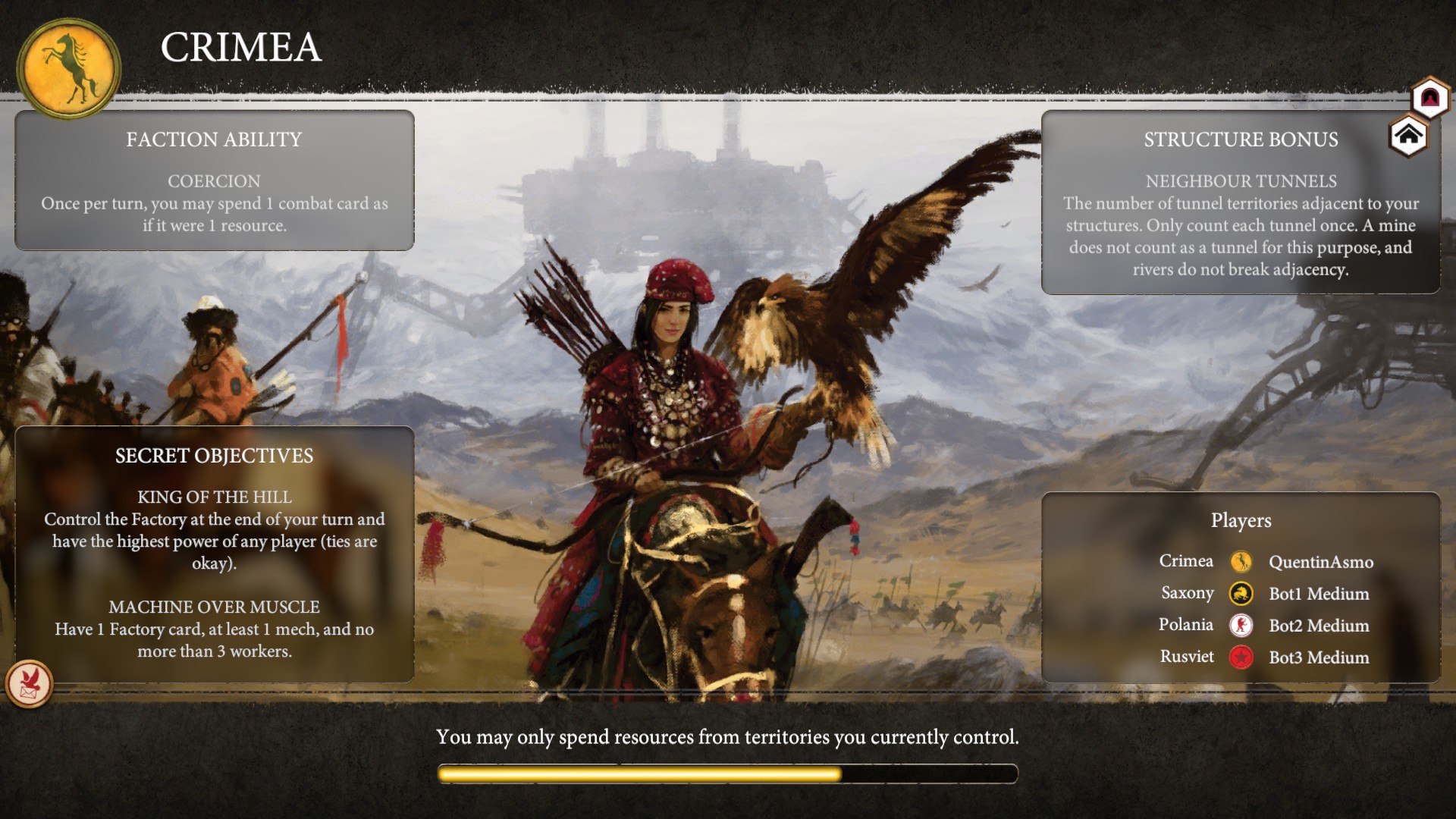Click the QuentinAsmo player name
Viewport: 1456px width, 819px height.
point(1321,562)
